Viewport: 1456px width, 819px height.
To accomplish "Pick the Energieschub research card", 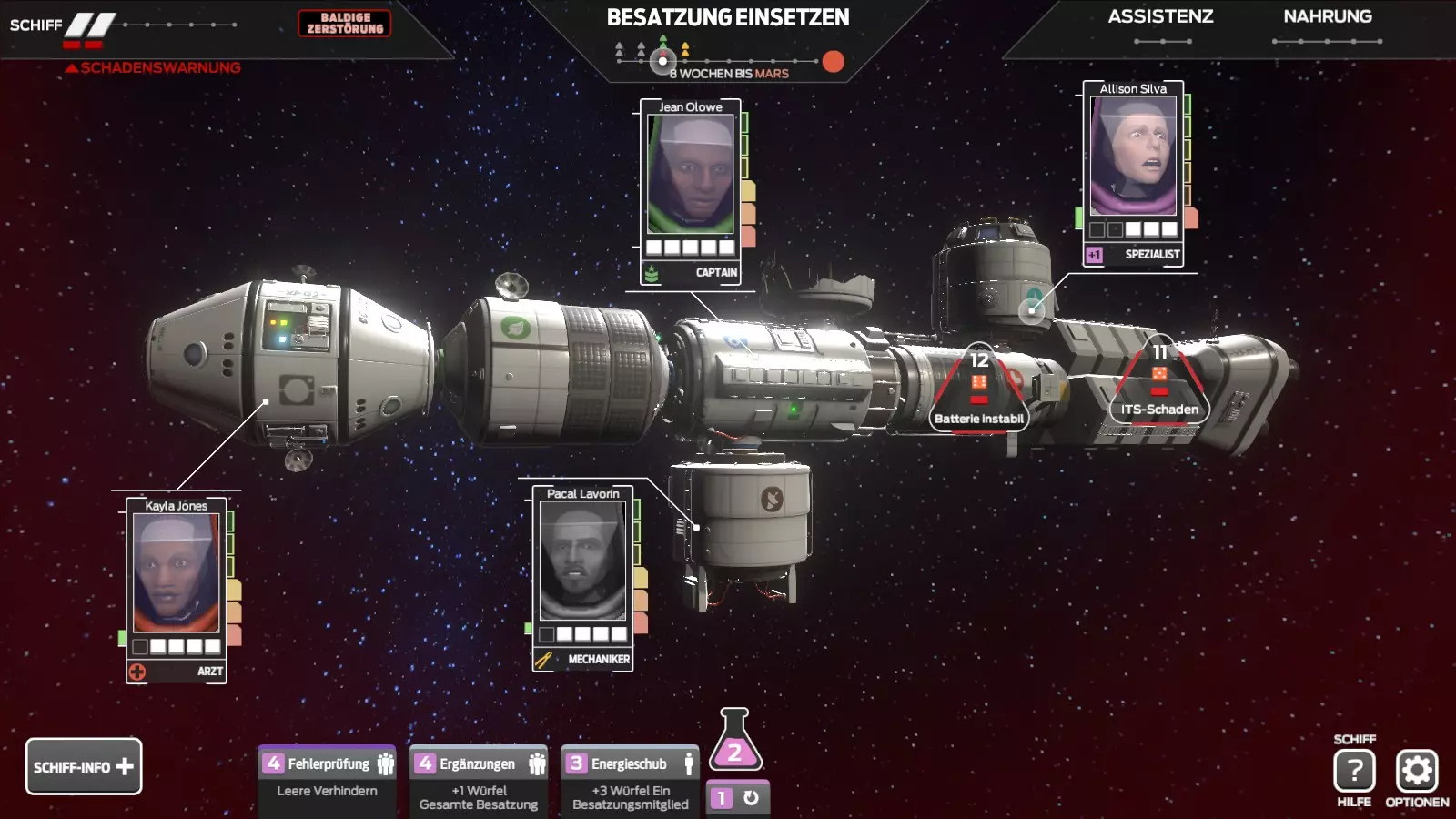I will click(x=630, y=778).
